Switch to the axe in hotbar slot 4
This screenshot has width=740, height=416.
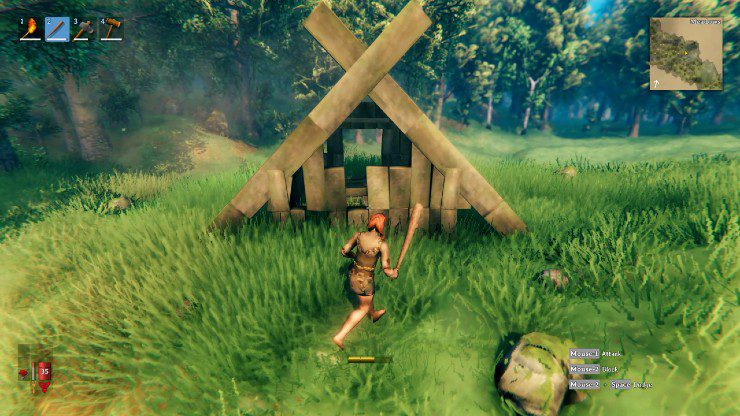pos(109,29)
